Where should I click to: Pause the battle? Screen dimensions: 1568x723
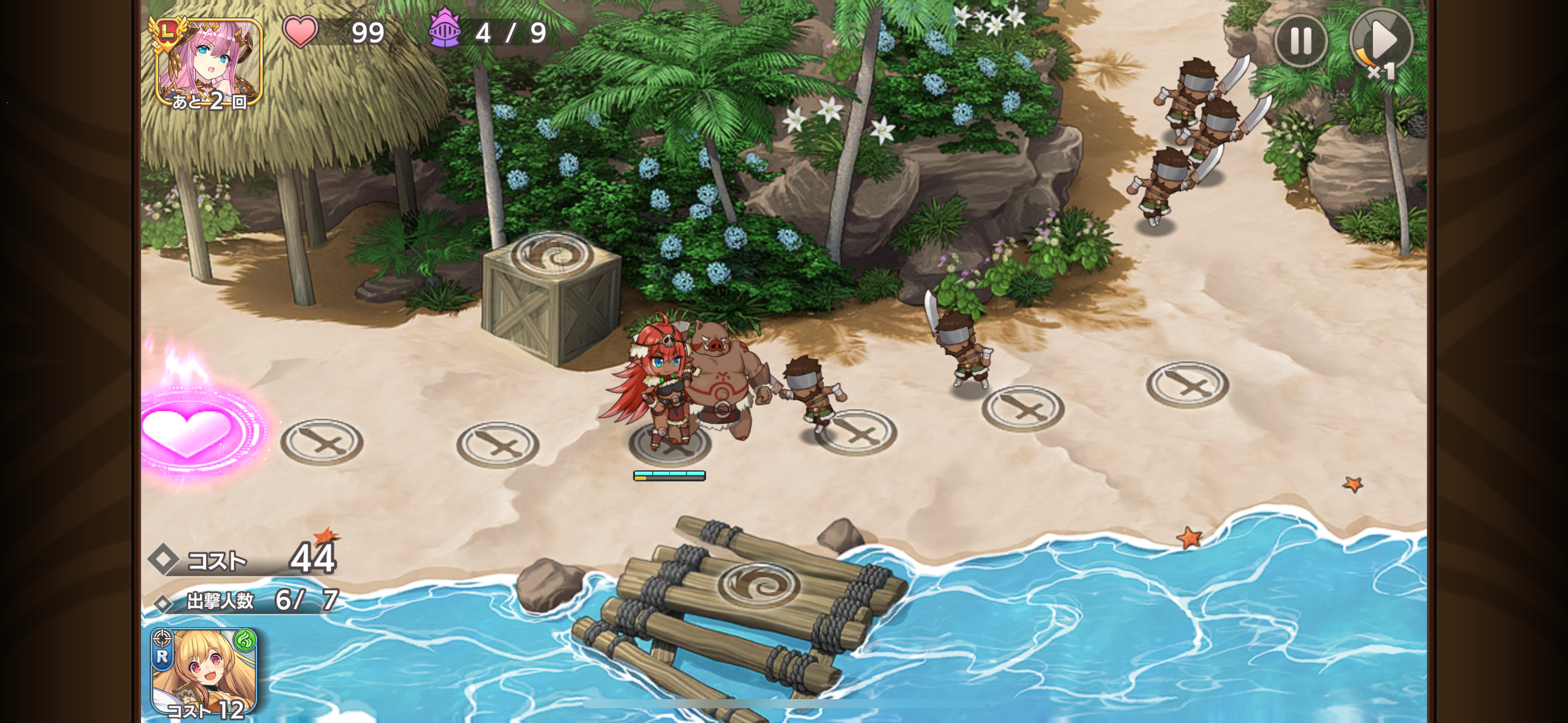(x=1301, y=41)
